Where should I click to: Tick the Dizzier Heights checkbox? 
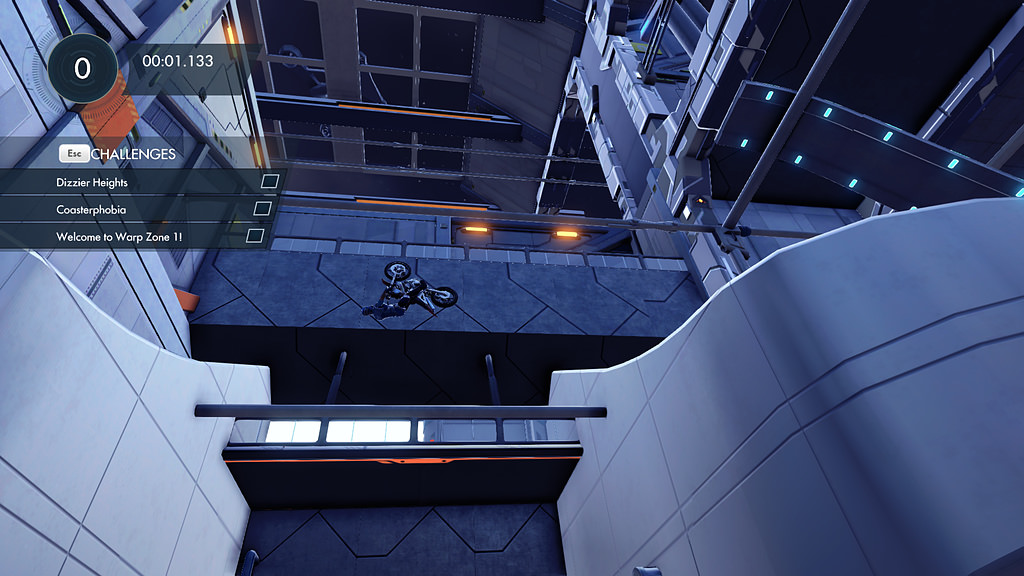click(x=269, y=182)
